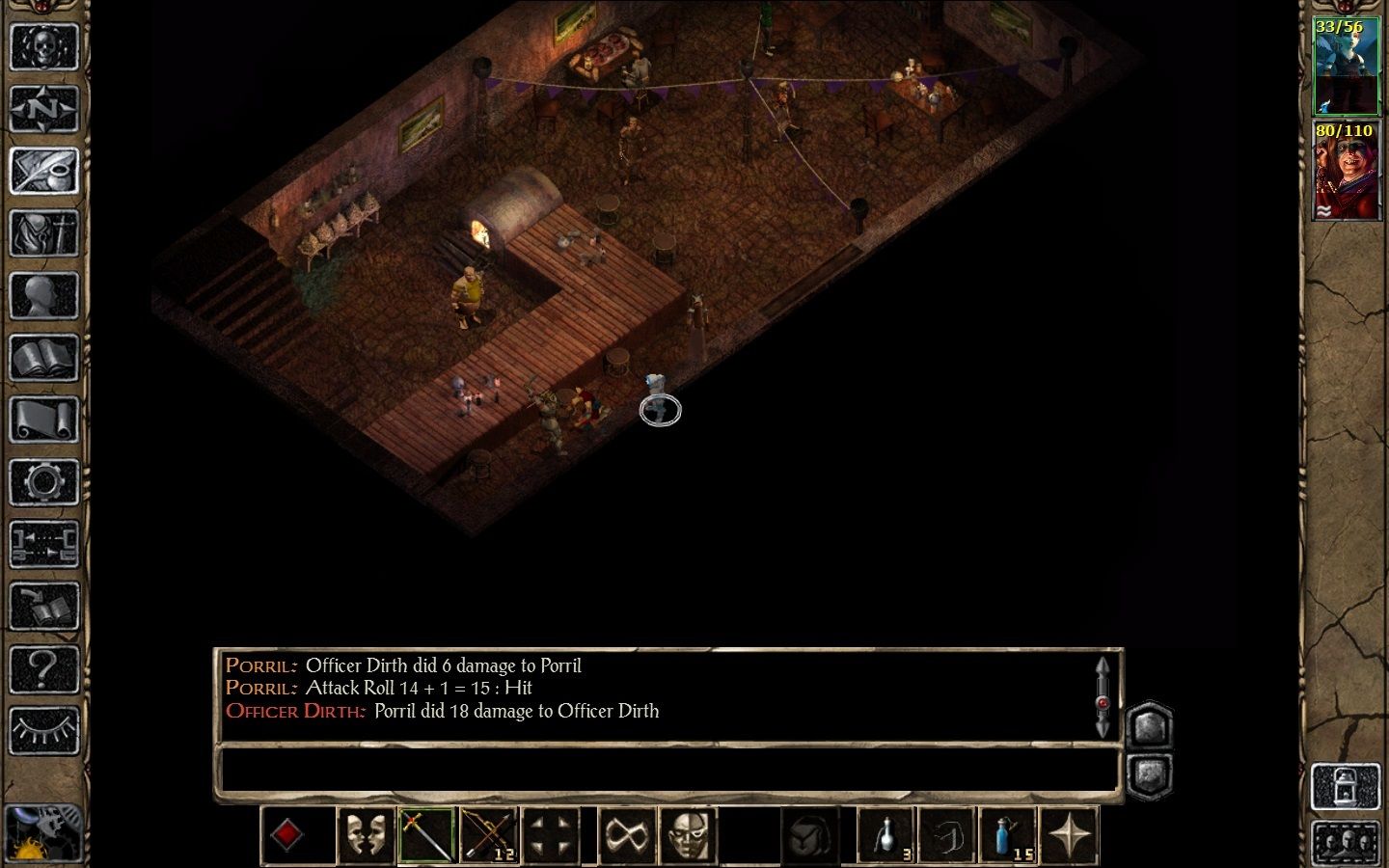Click the twin masks dialogue icon
The image size is (1389, 868).
coord(366,833)
